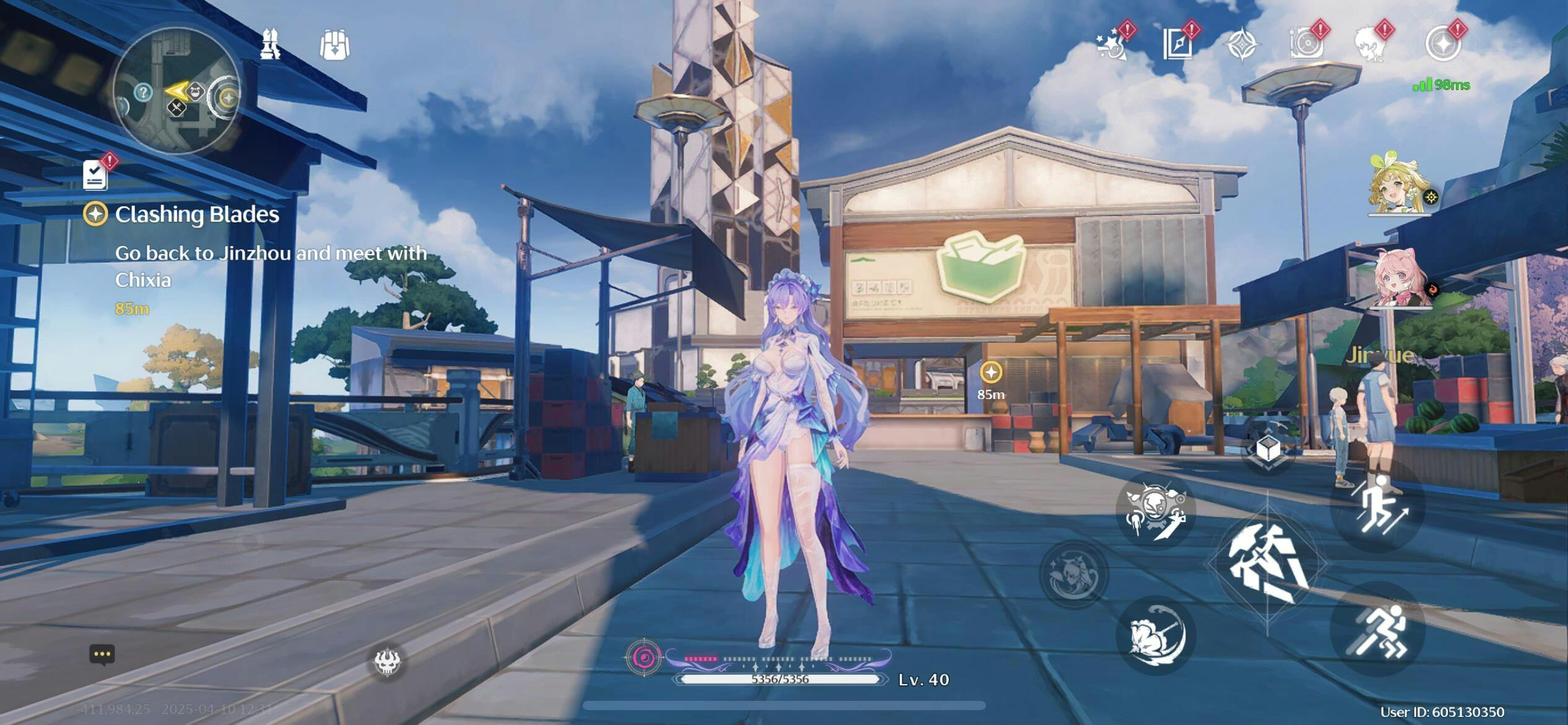Open the quest log checklist icon

click(95, 175)
